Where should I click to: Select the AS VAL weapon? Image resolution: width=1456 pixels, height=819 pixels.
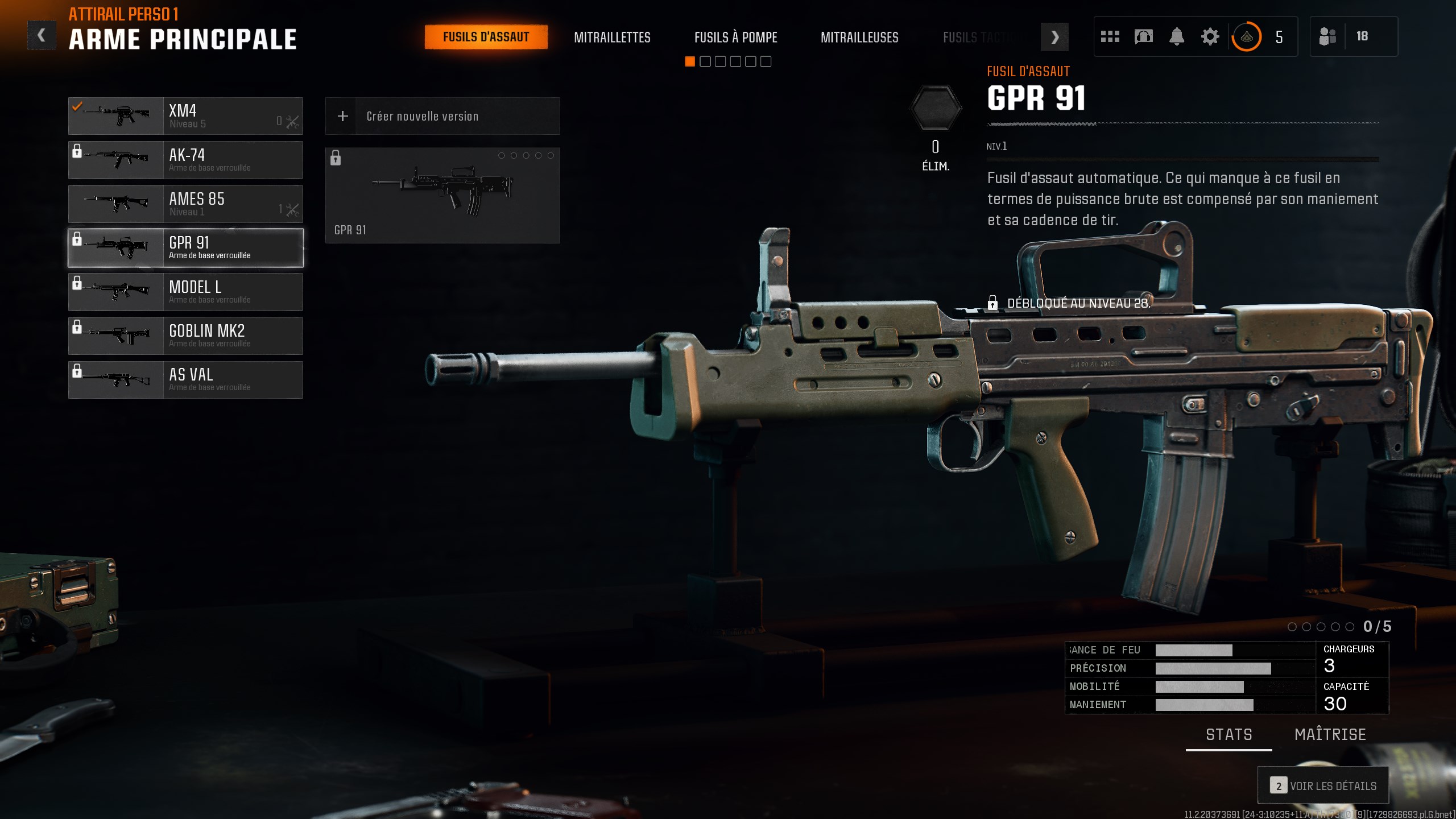pyautogui.click(x=185, y=379)
